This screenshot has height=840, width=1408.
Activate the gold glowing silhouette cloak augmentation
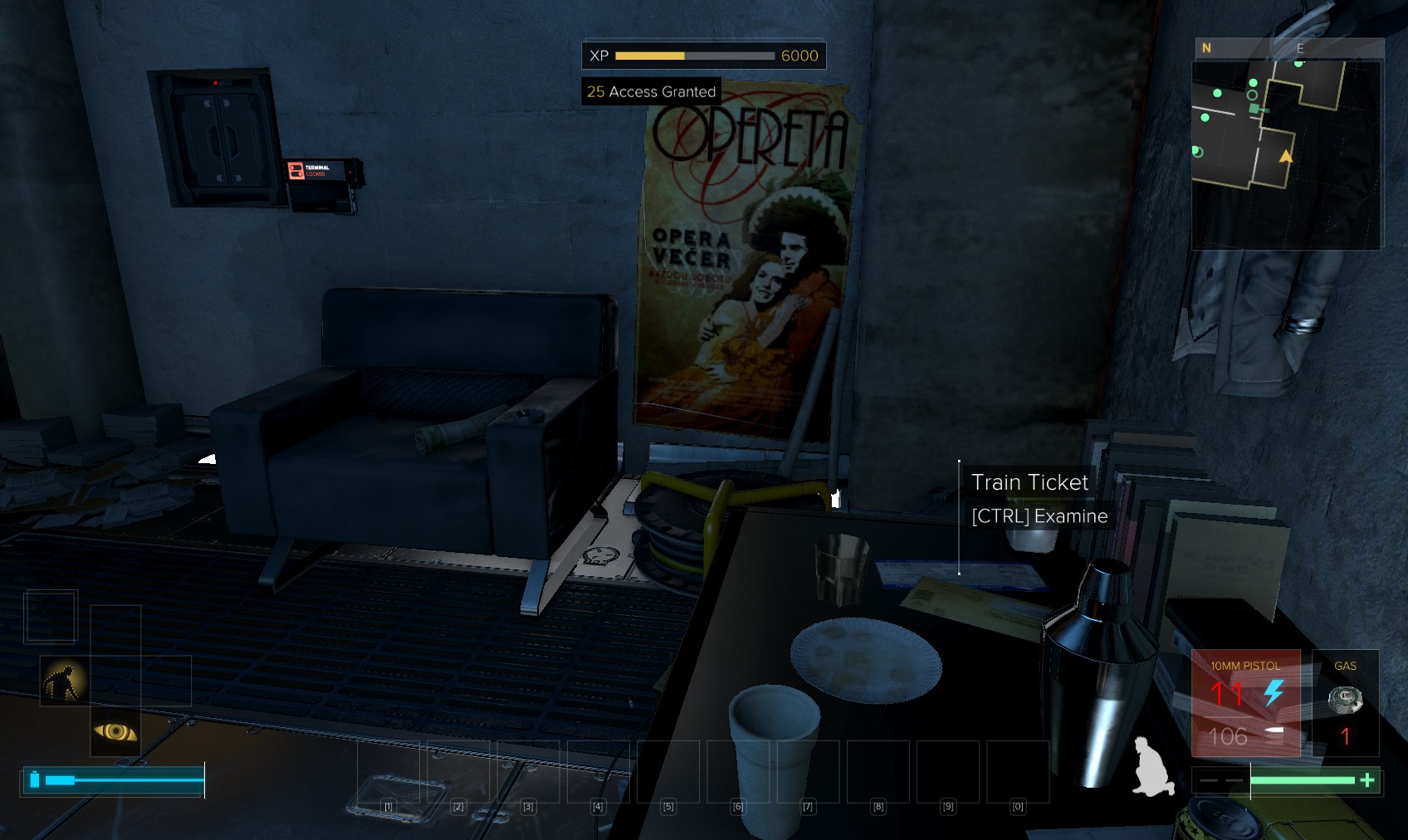[65, 681]
